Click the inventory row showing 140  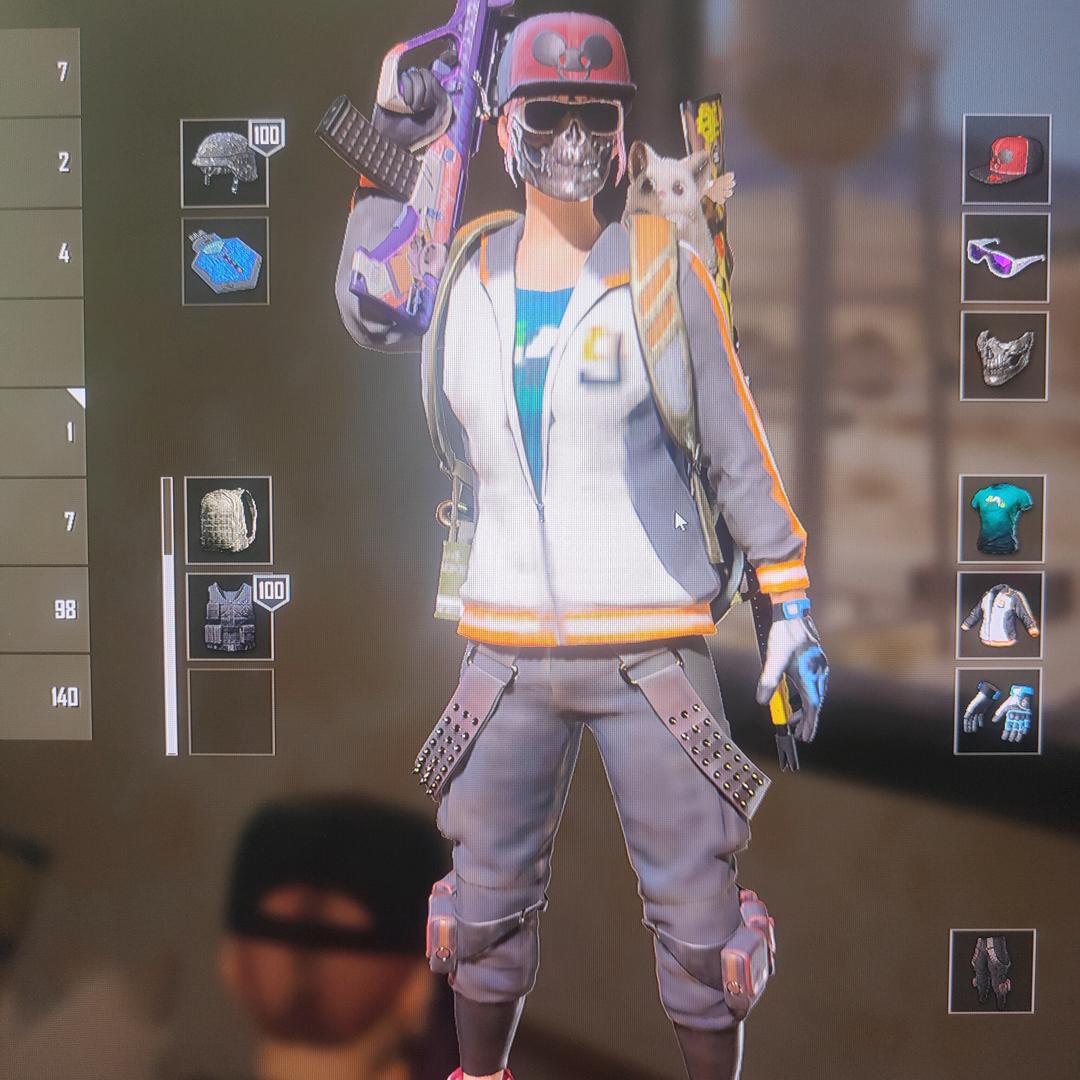tap(45, 697)
